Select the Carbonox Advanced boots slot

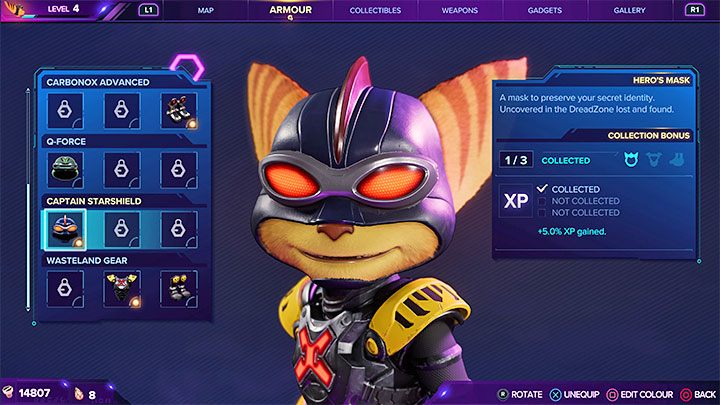pyautogui.click(x=179, y=110)
